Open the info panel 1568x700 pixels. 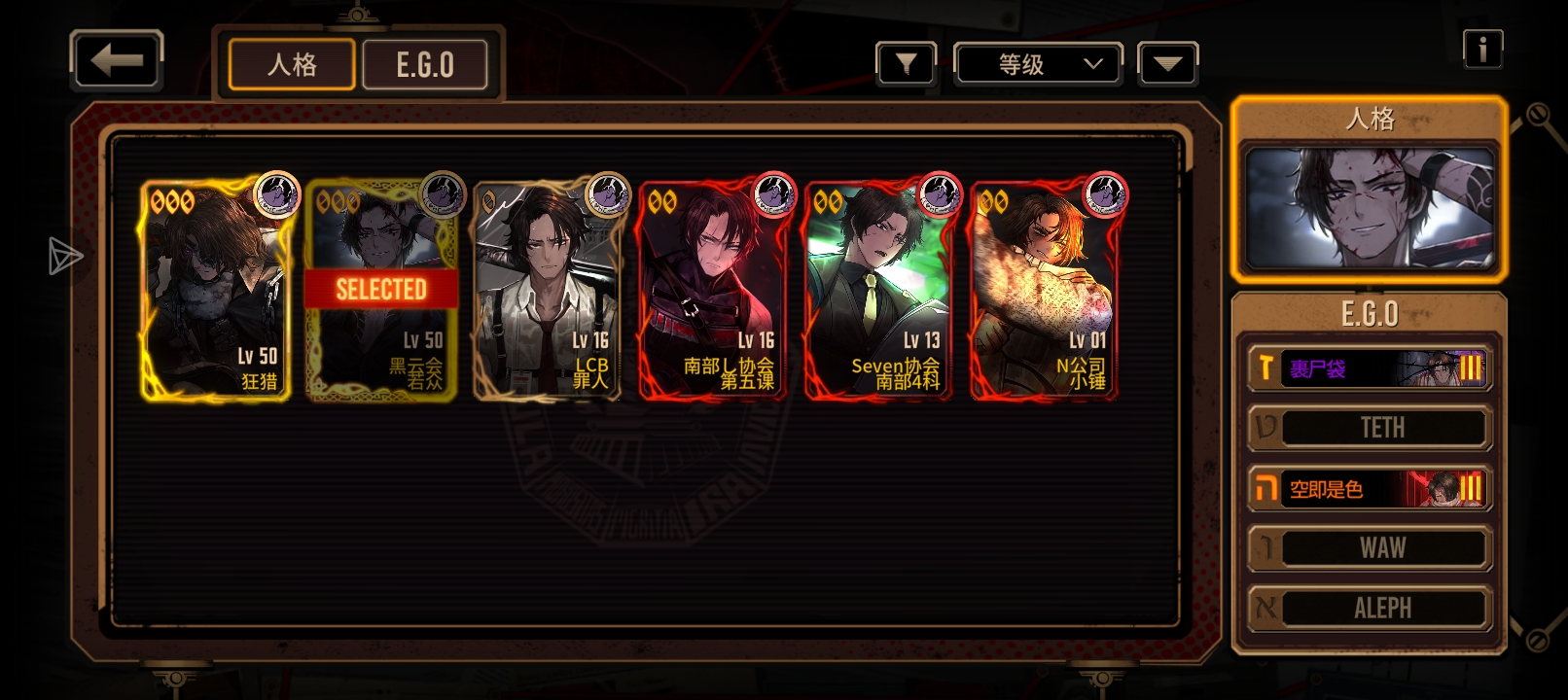pyautogui.click(x=1482, y=49)
